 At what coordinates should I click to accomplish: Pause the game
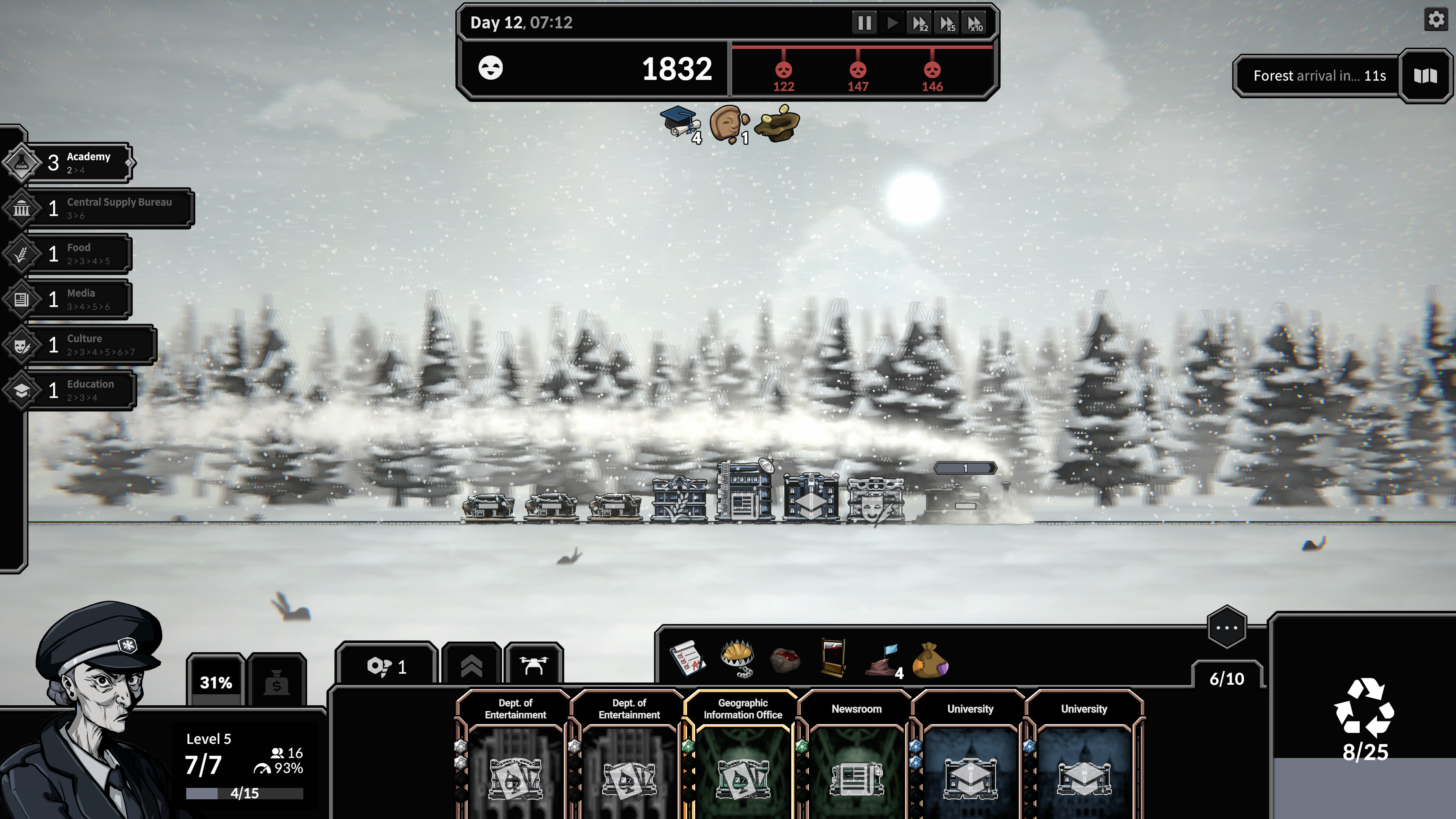pyautogui.click(x=864, y=23)
